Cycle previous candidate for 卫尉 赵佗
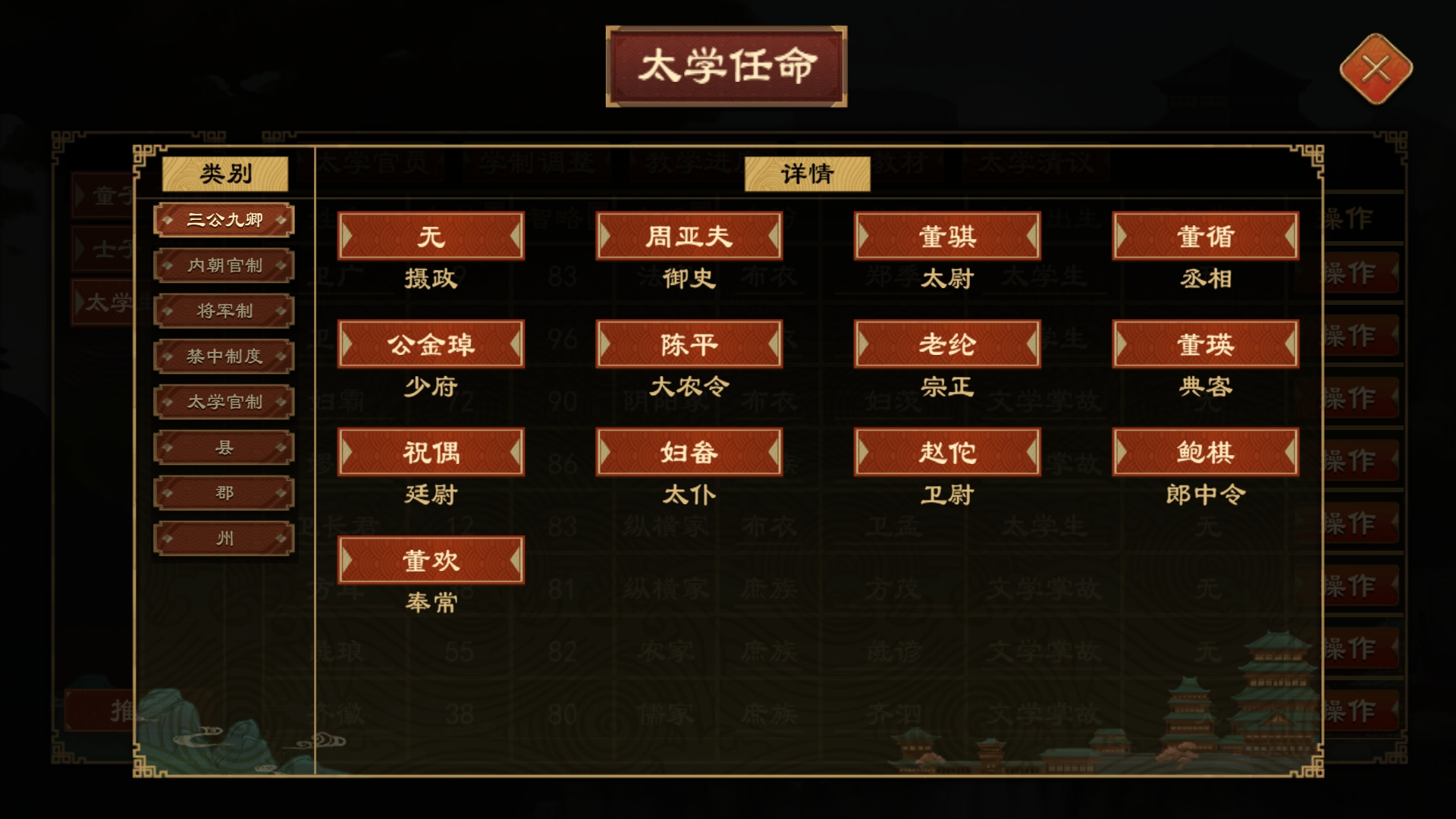 (864, 451)
